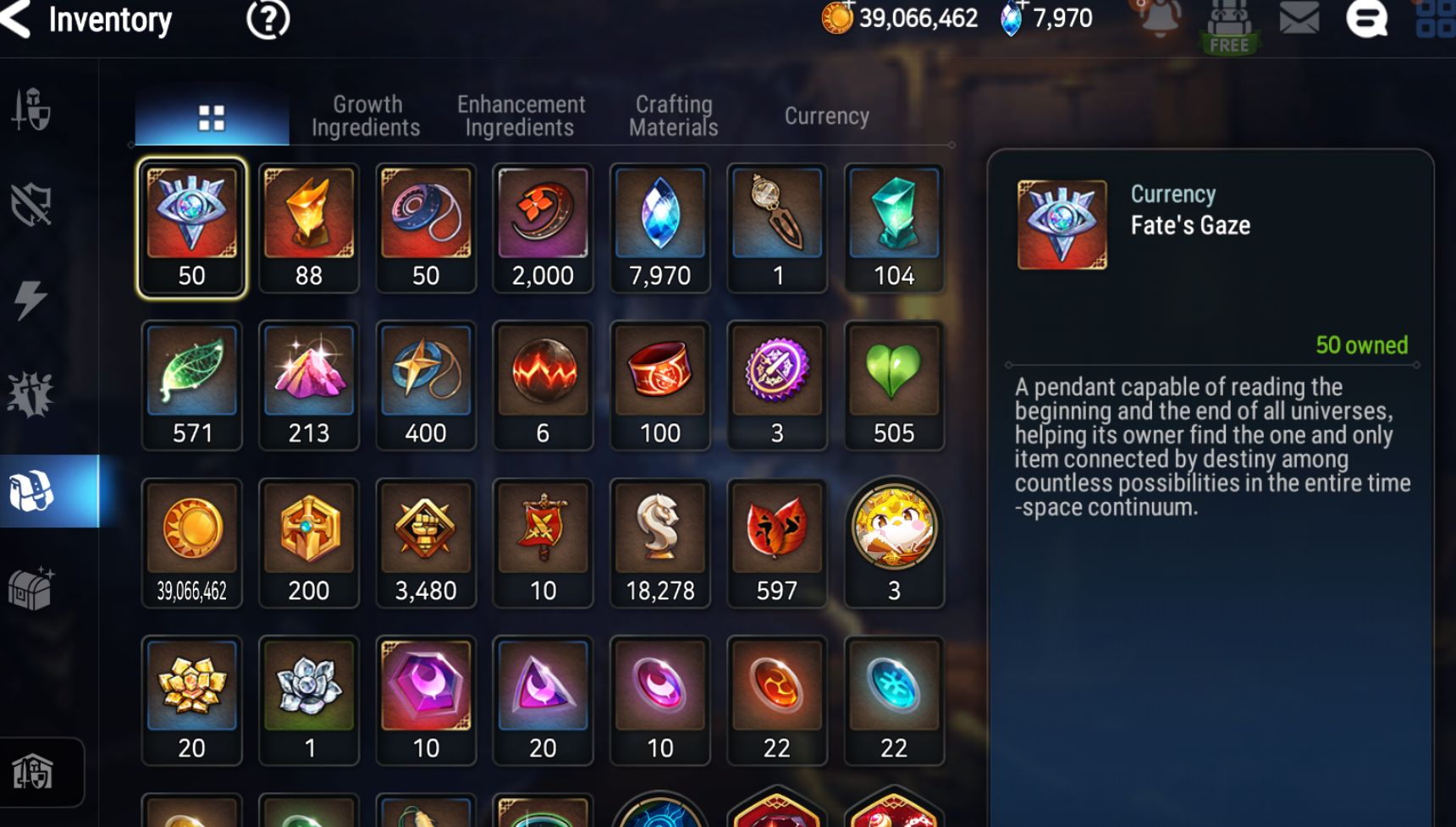The height and width of the screenshot is (827, 1456).
Task: Switch to the lightning bolt sidebar category
Action: (30, 300)
